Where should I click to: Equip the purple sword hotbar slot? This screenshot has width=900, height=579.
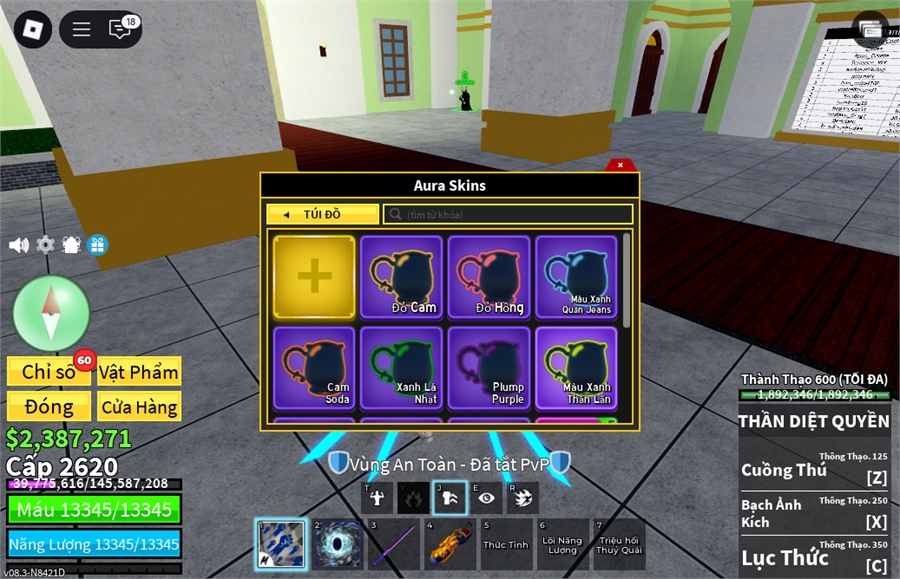393,545
